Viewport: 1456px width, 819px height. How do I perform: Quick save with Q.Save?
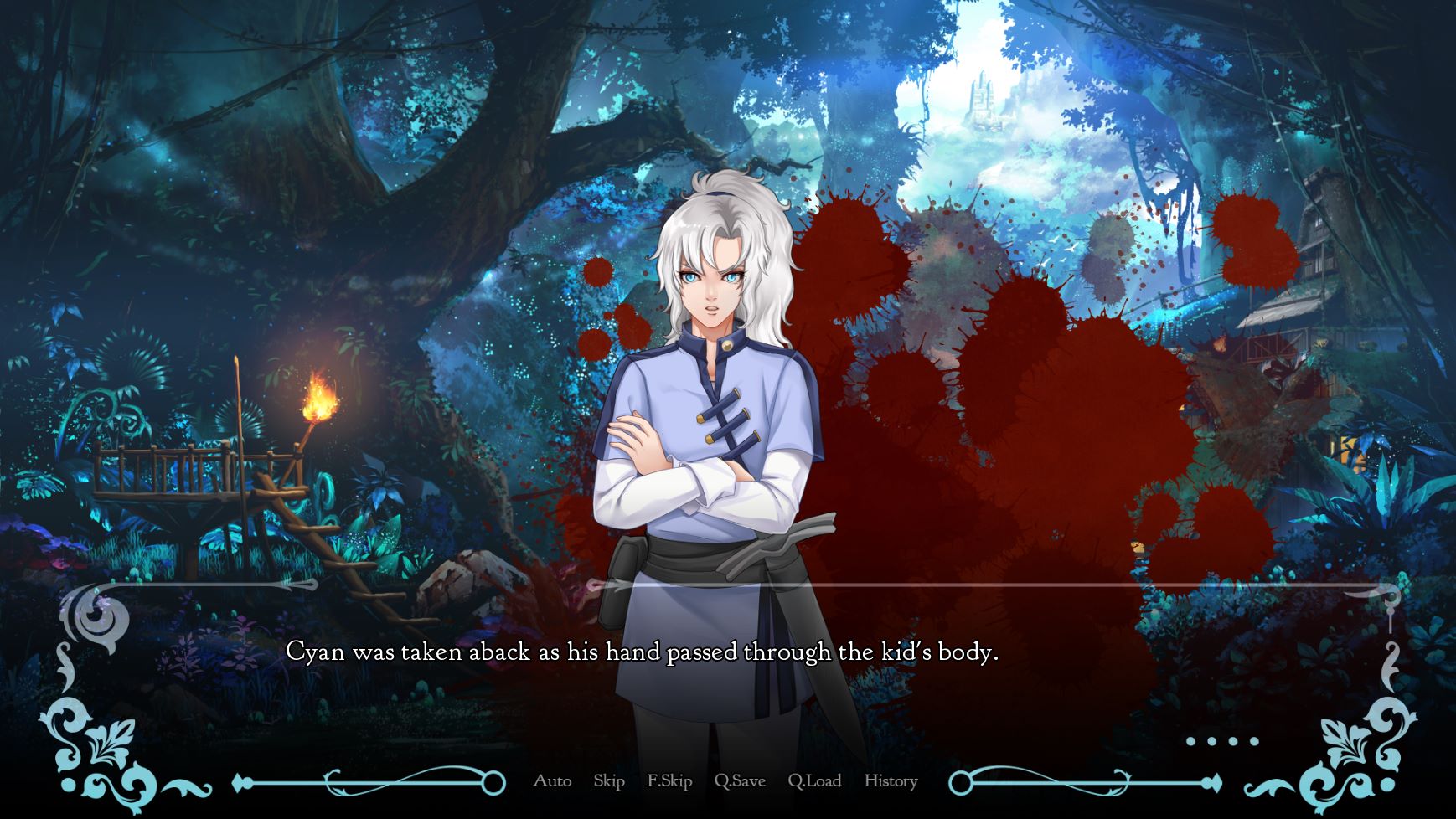(x=740, y=781)
